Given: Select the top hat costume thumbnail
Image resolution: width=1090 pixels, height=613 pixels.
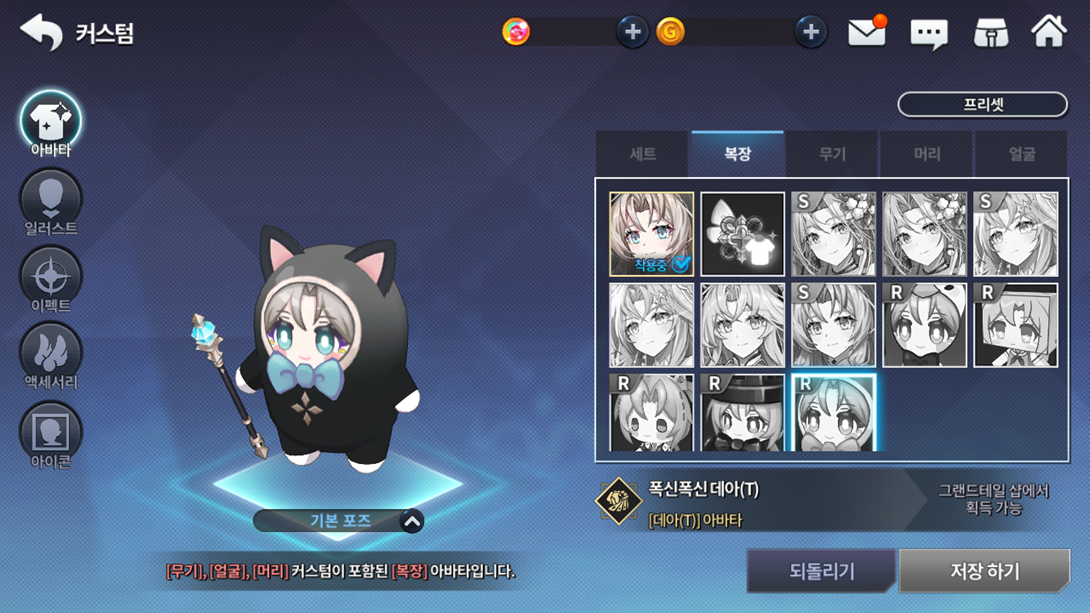Looking at the screenshot, I should click(742, 412).
